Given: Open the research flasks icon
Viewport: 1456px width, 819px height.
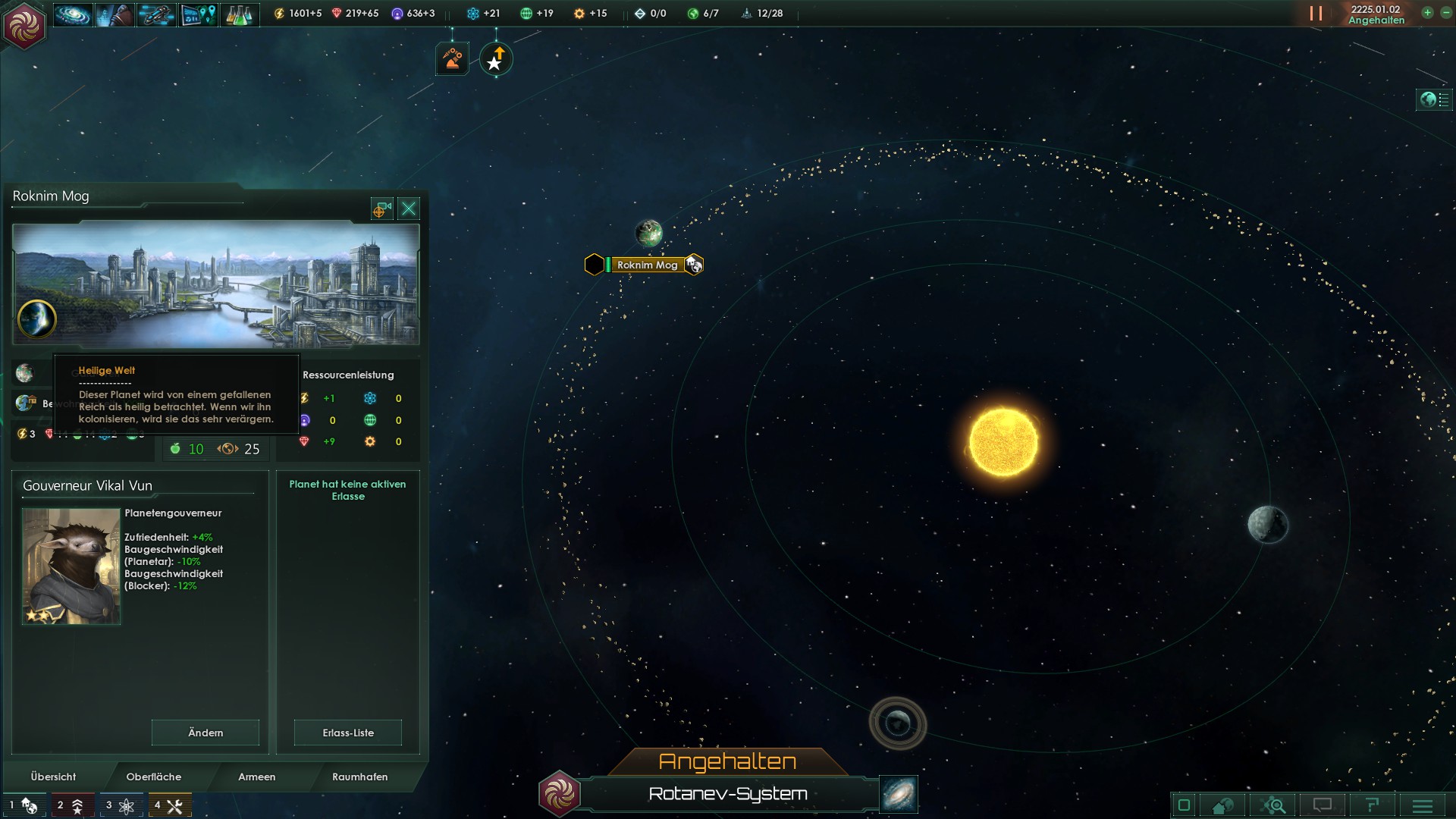Looking at the screenshot, I should click(239, 14).
